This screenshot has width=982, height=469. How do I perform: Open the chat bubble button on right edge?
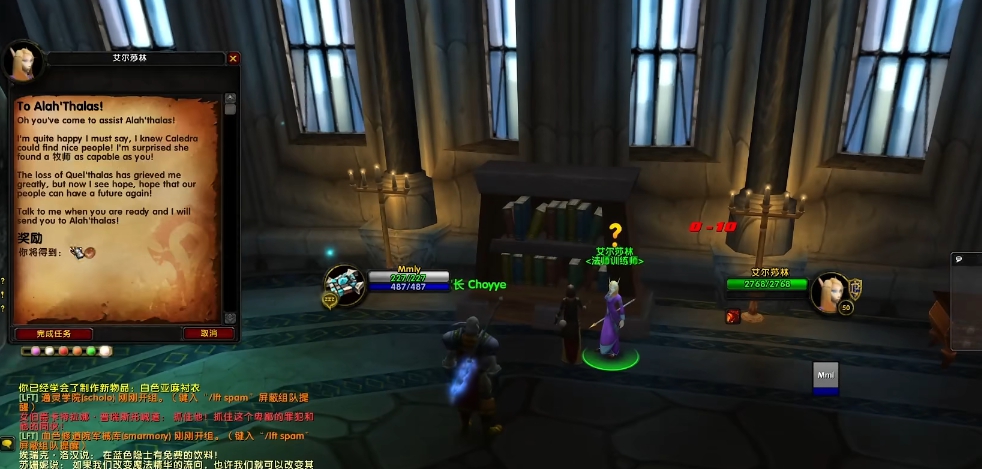[x=958, y=259]
